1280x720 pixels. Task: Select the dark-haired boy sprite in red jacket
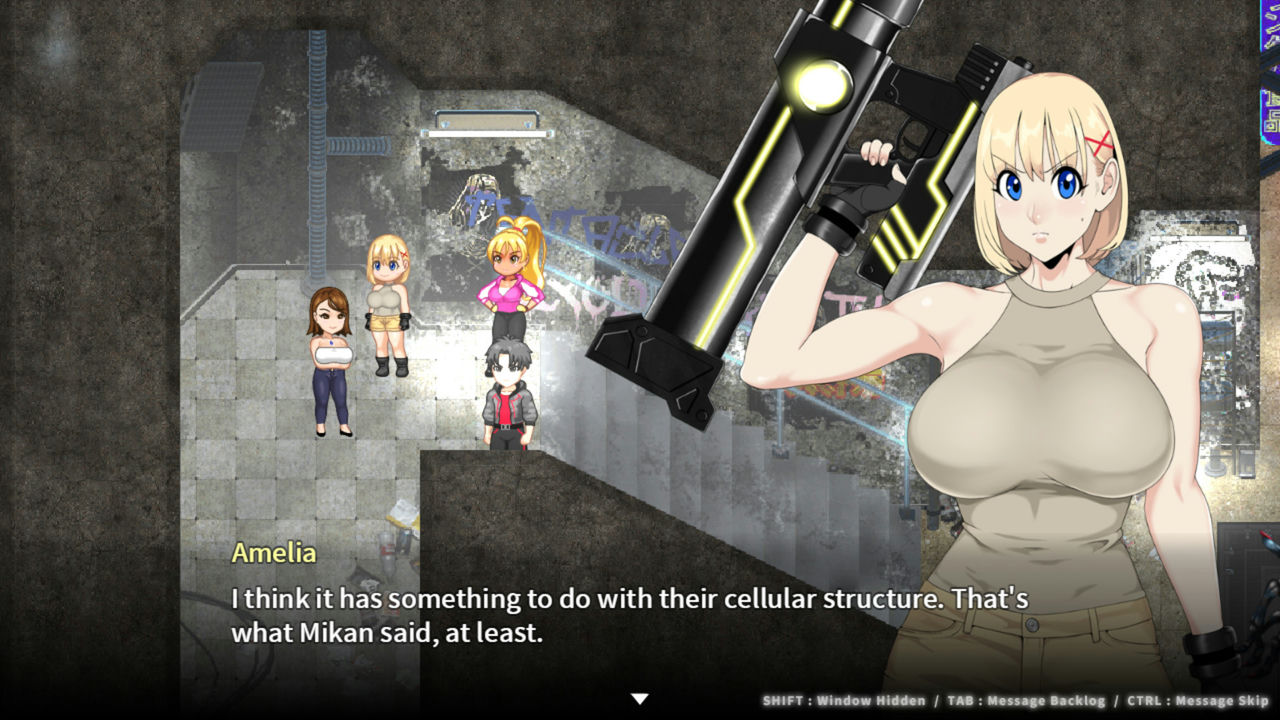509,395
